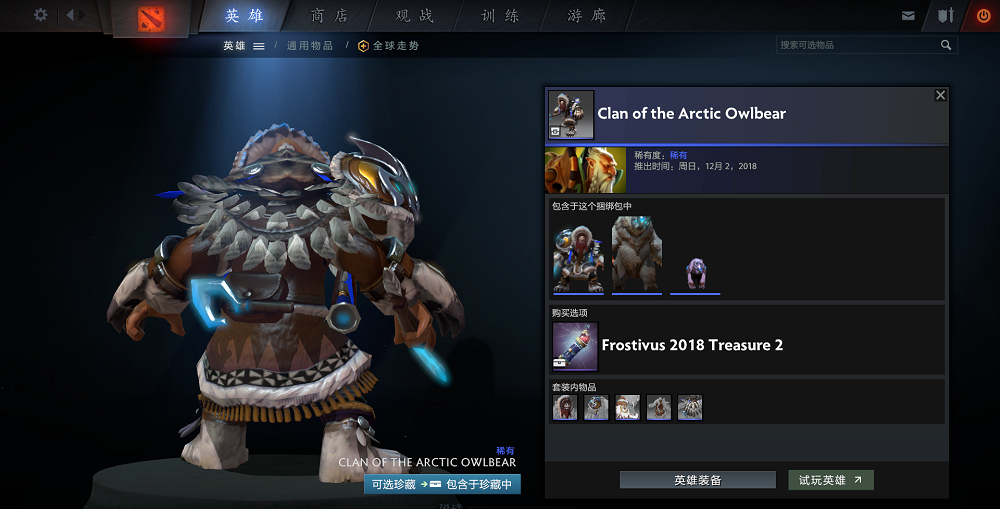Viewport: 1000px width, 509px height.
Task: Click the red power quit button
Action: [982, 16]
